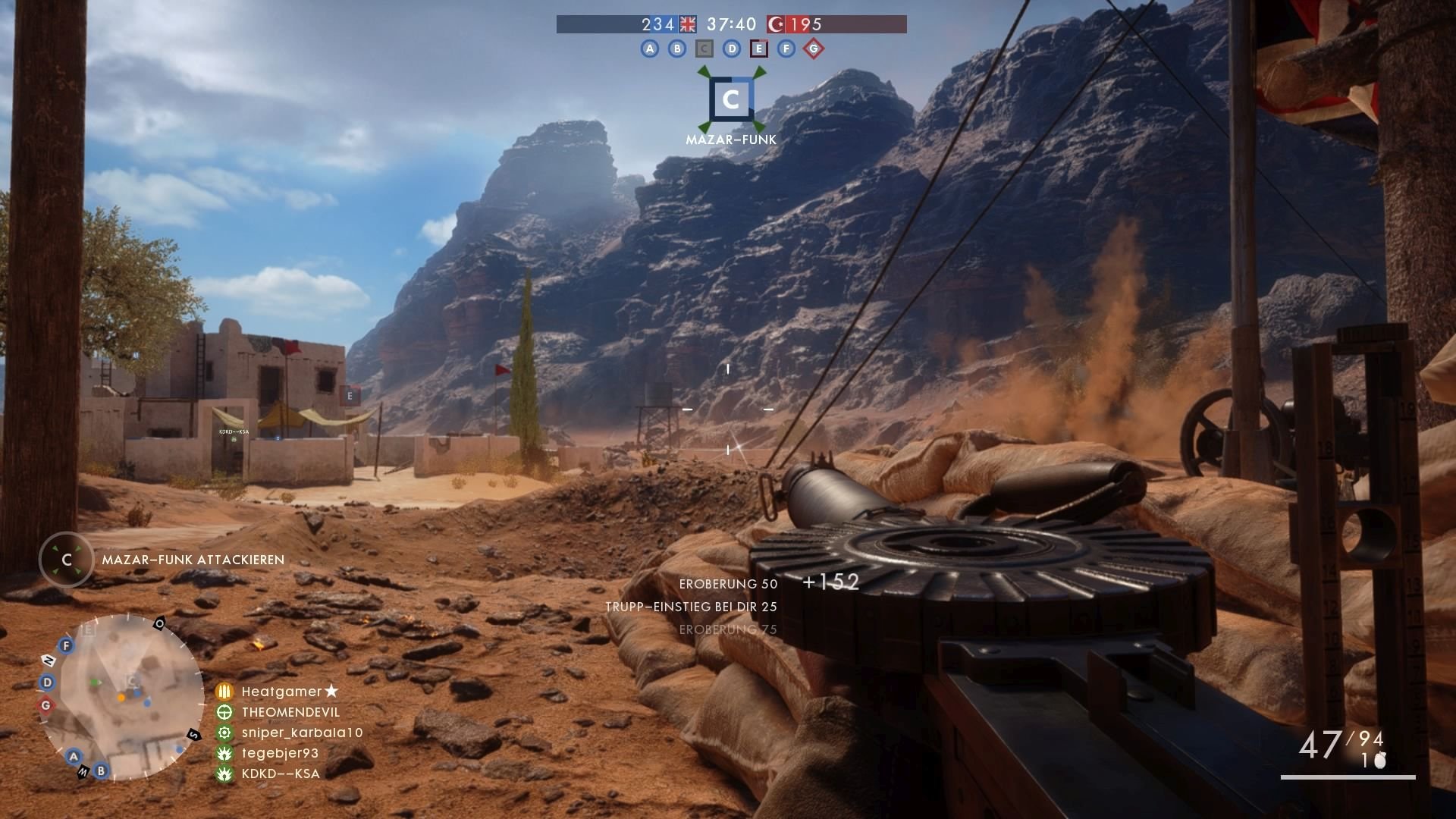Click the ammo class icon beside Heatgamer
This screenshot has width=1456, height=819.
(x=224, y=691)
